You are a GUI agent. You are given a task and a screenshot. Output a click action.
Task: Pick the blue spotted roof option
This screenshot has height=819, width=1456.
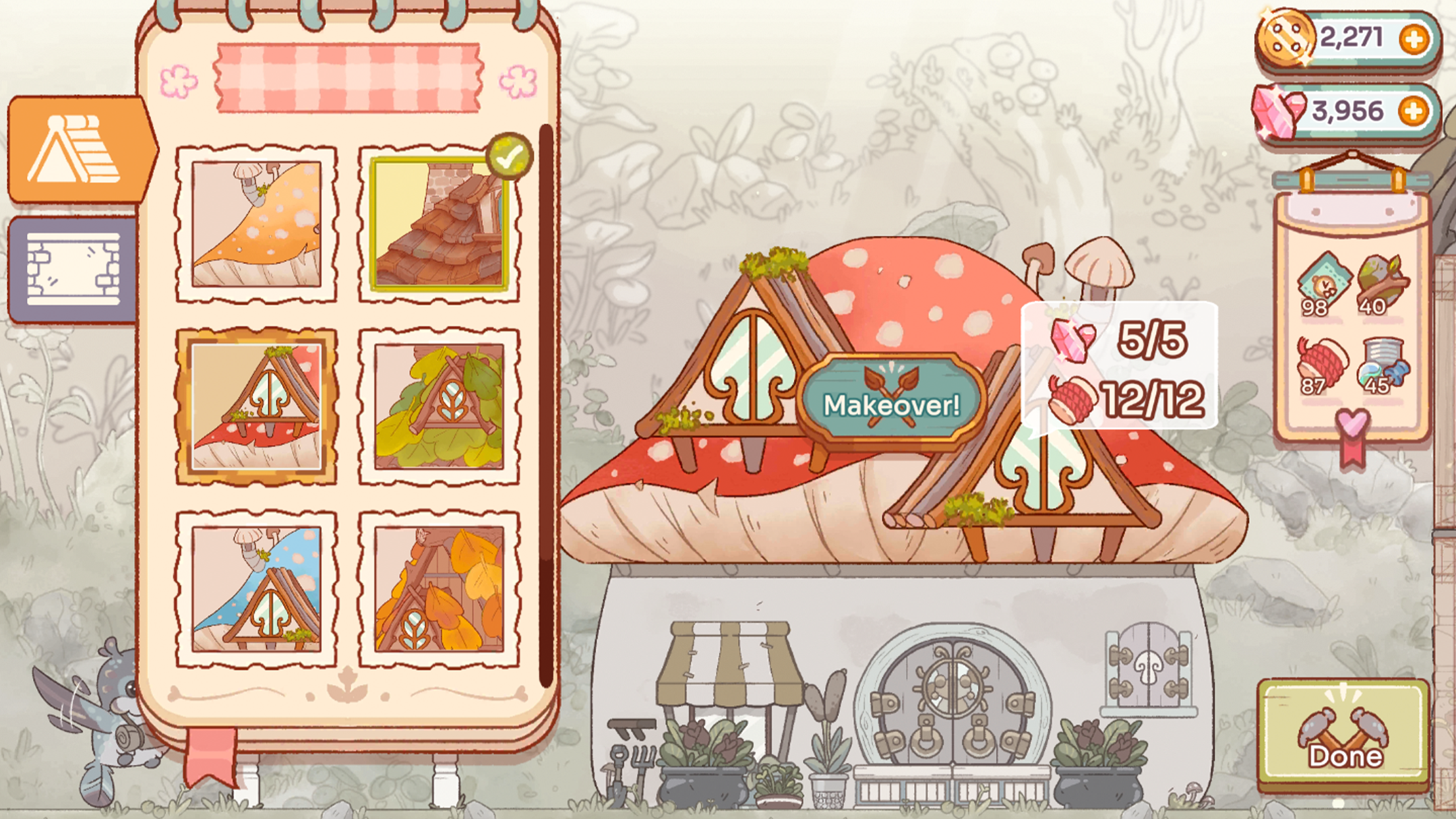pyautogui.click(x=257, y=586)
